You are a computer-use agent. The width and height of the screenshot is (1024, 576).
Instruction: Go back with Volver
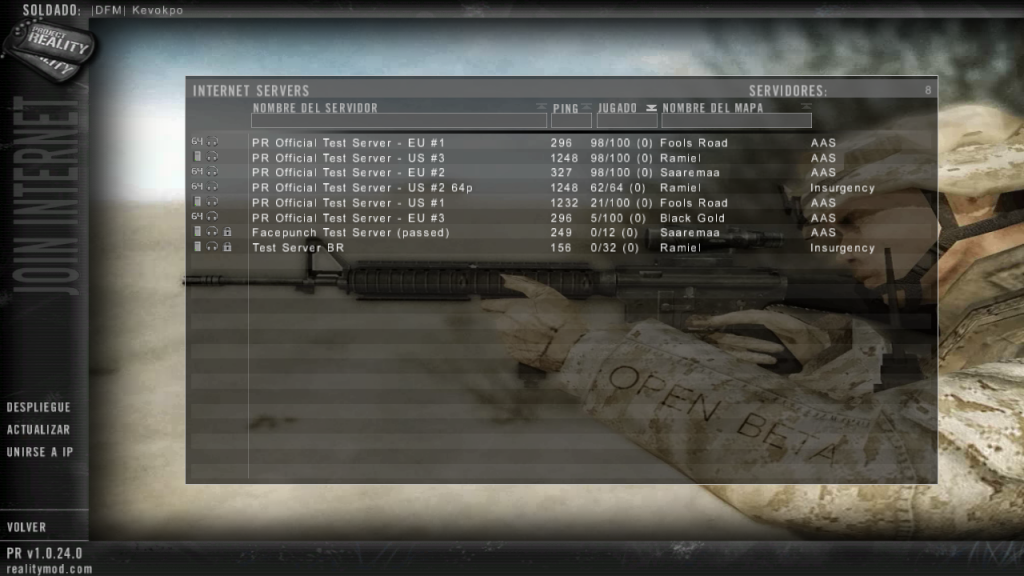[26, 527]
